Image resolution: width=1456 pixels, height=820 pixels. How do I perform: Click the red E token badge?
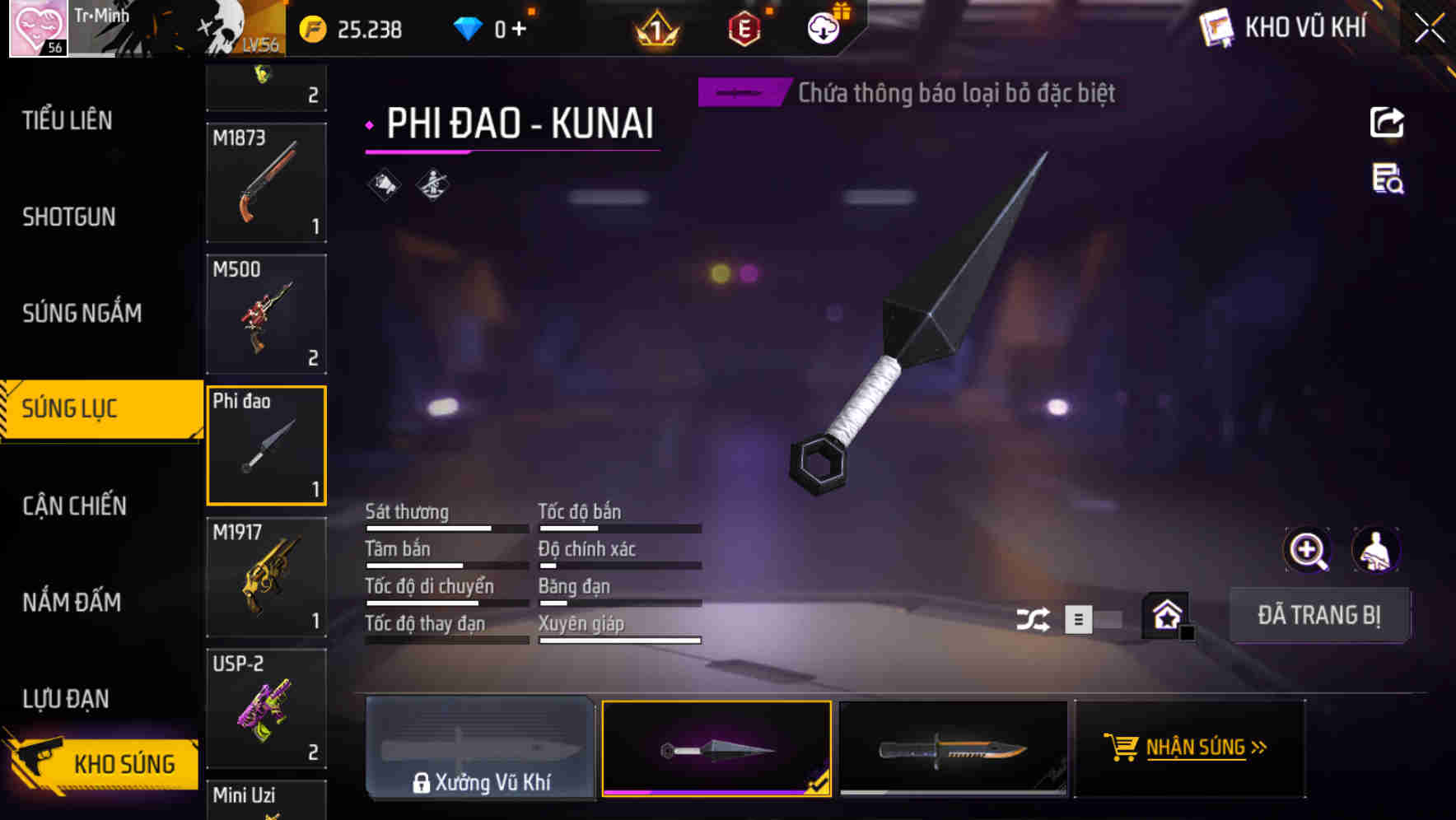pos(744,28)
